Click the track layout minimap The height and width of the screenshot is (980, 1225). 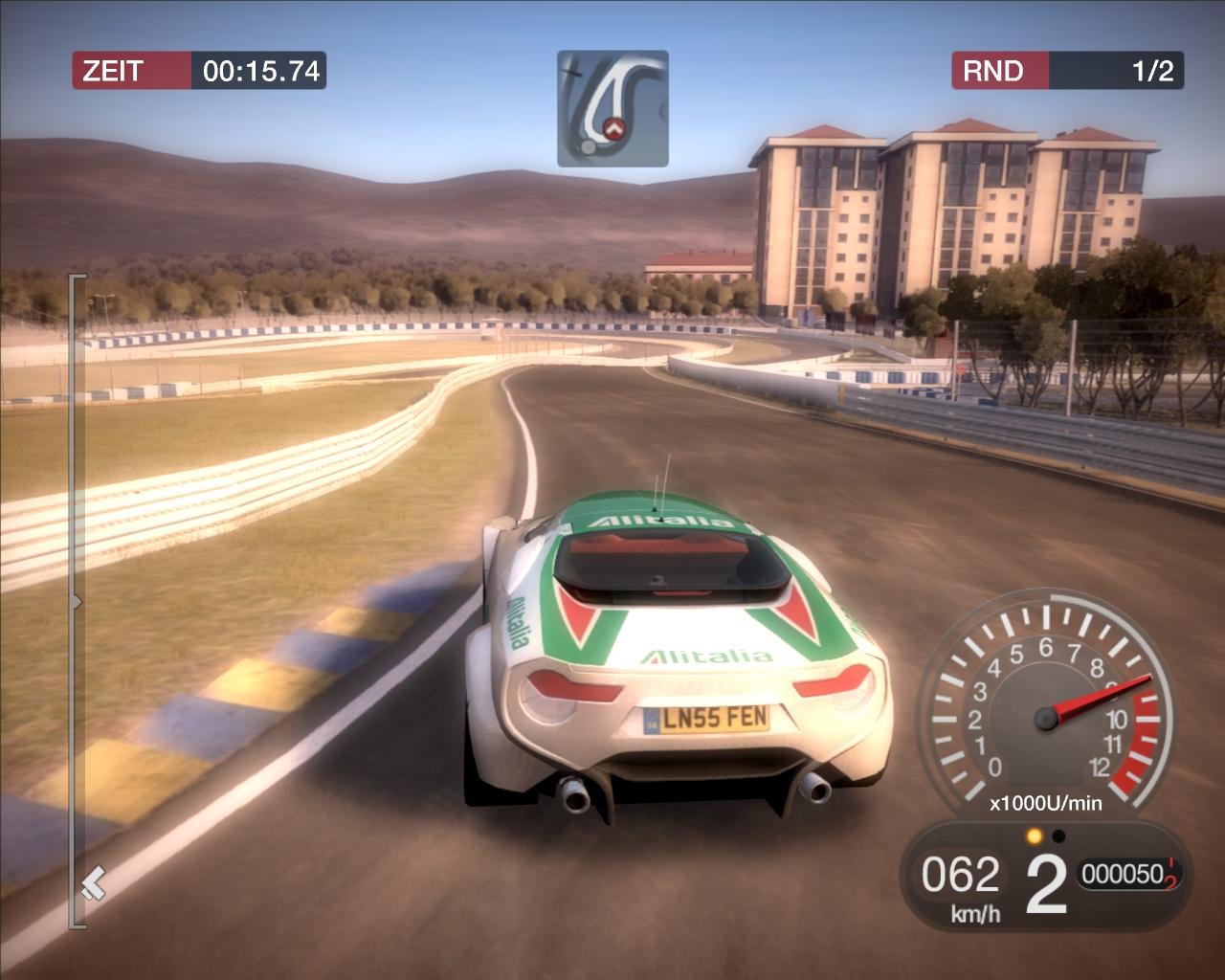tap(612, 108)
